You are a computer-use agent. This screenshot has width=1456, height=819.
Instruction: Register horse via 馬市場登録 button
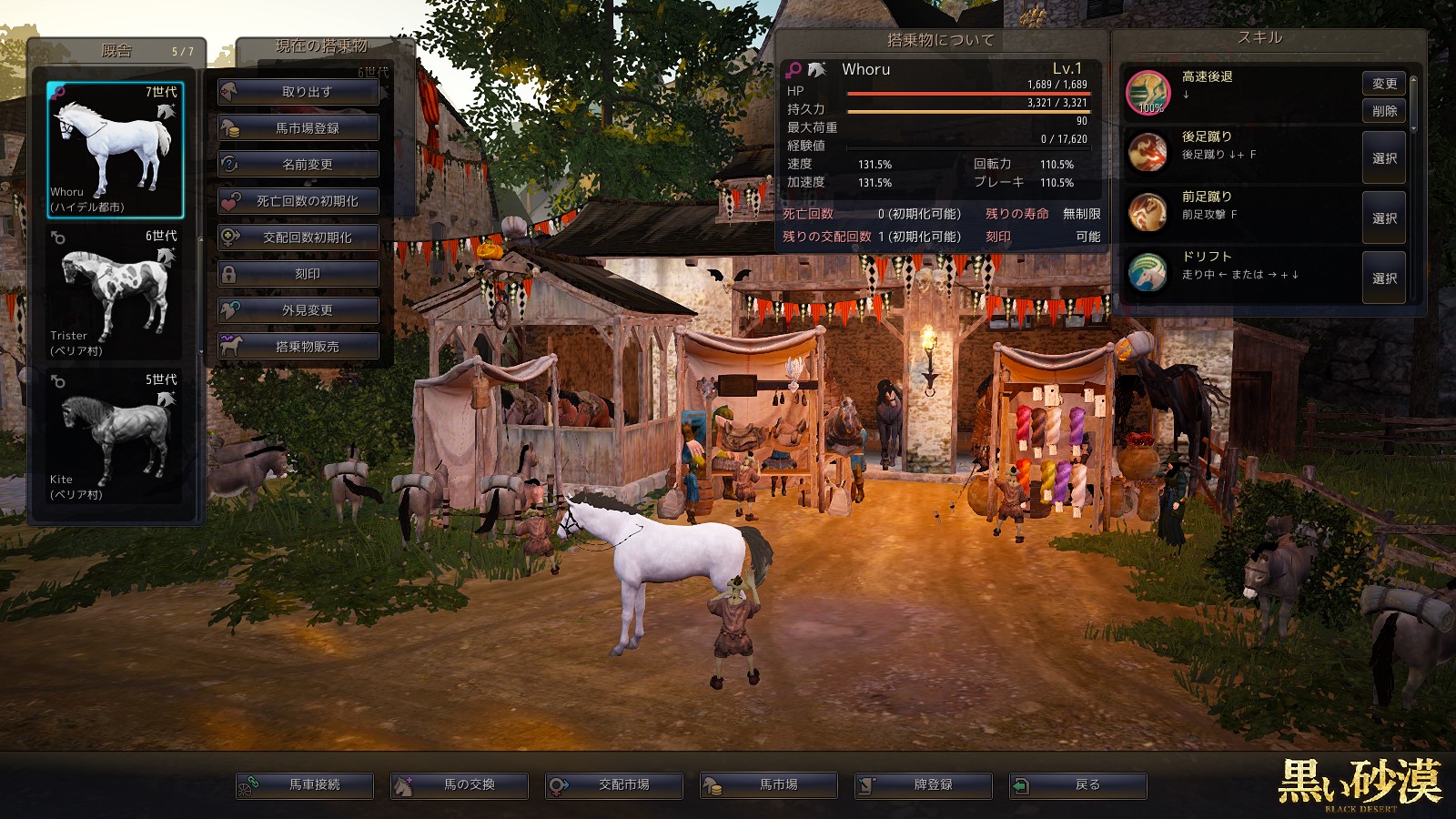(x=298, y=128)
